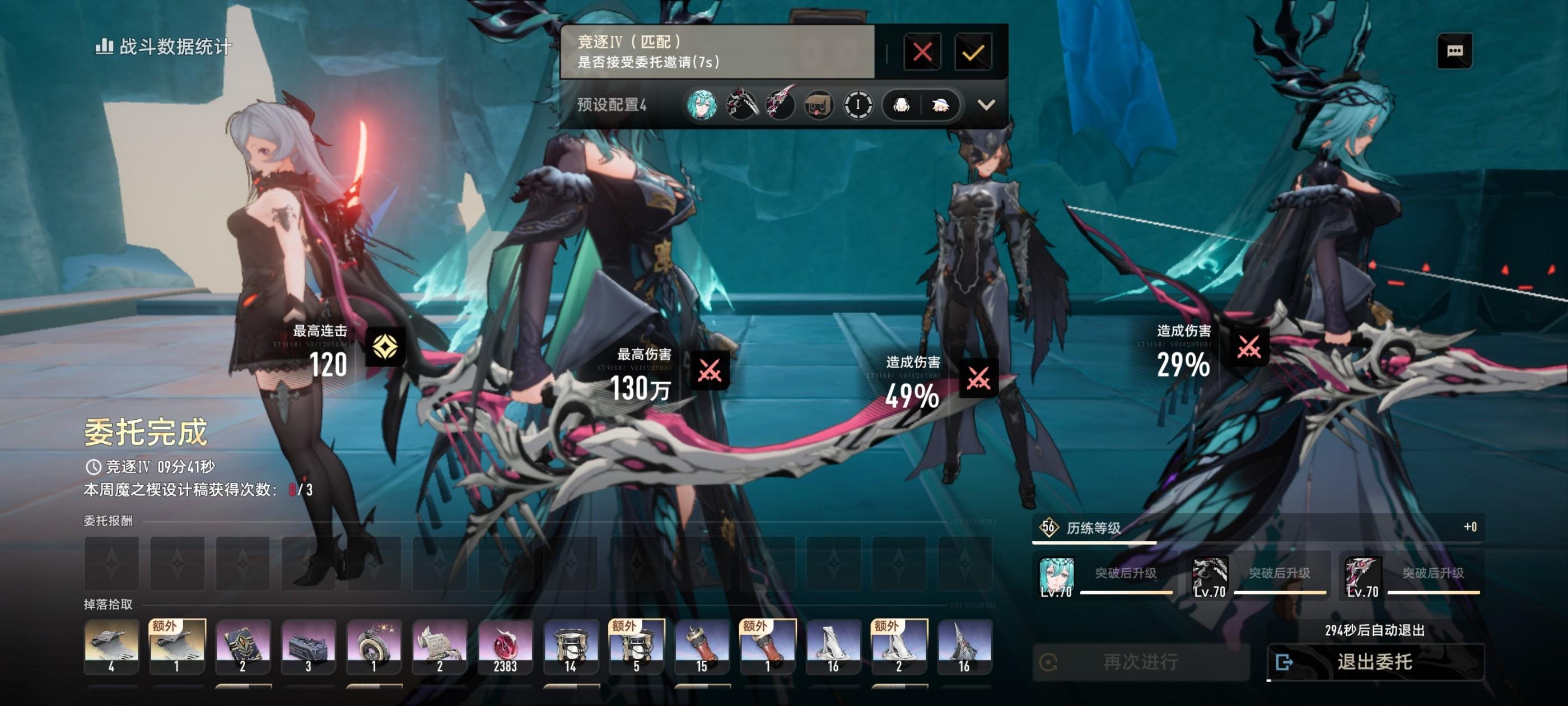Inspect the dark metal crate drop item
1568x706 pixels.
(308, 645)
